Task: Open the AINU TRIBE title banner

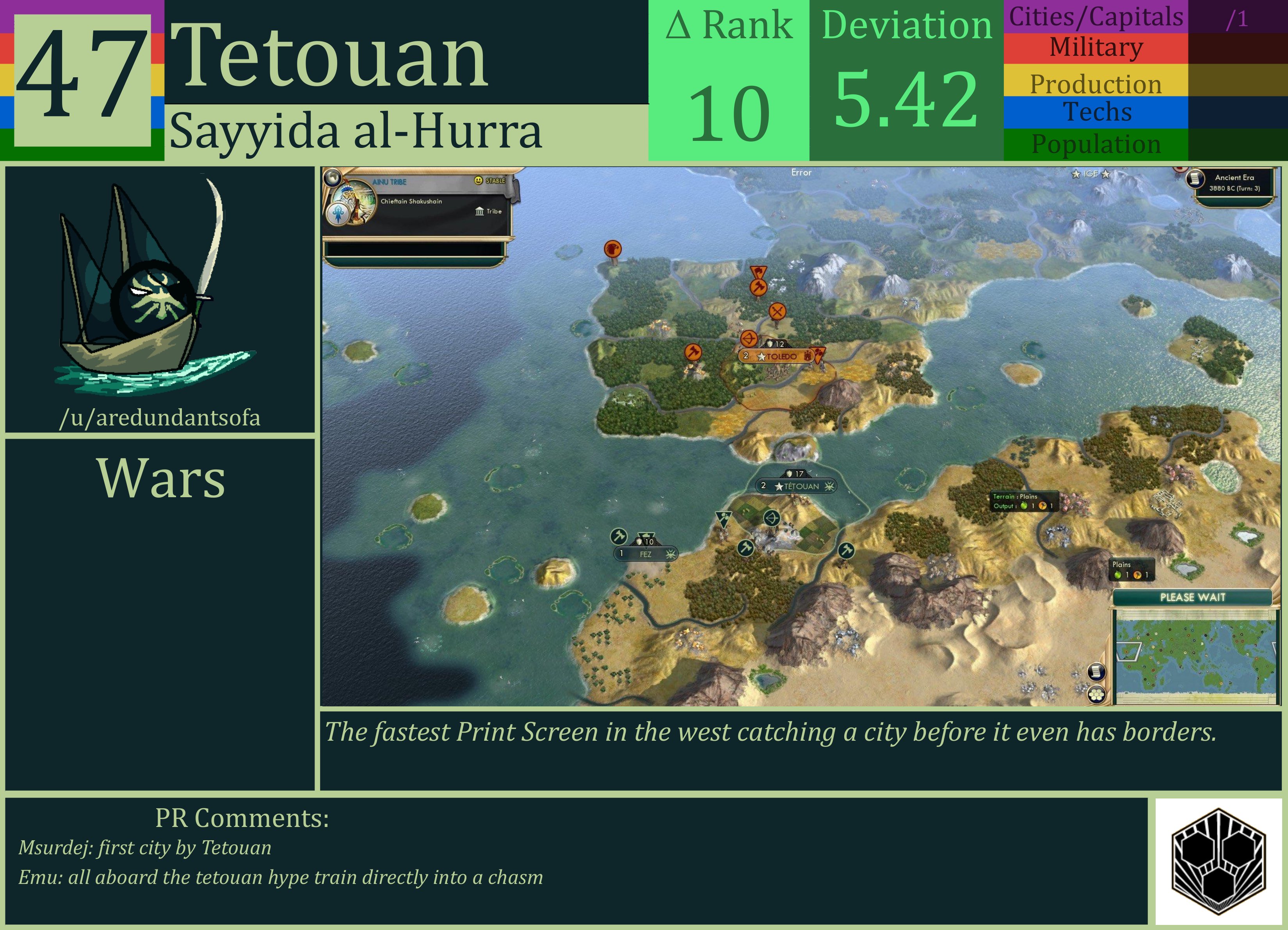Action: [390, 182]
